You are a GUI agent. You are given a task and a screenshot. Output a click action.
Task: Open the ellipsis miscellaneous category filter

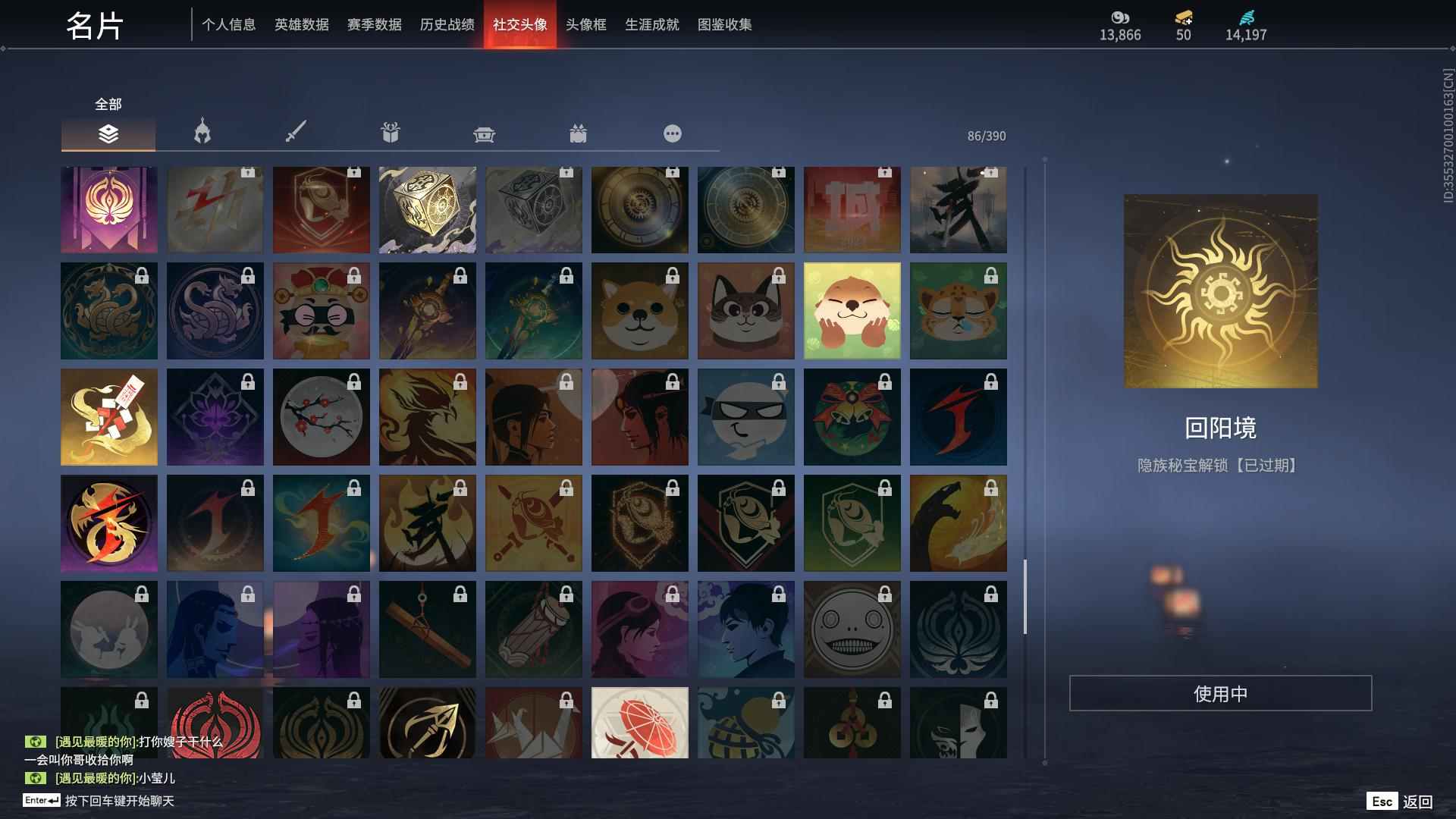pos(672,133)
